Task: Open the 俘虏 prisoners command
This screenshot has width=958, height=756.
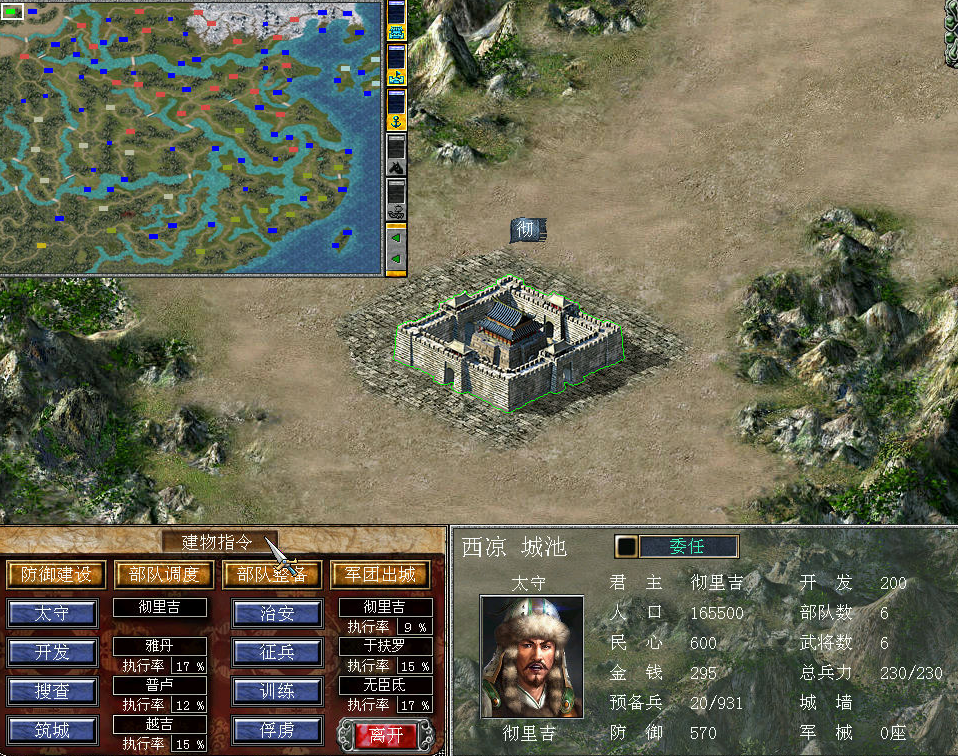Action: (277, 730)
